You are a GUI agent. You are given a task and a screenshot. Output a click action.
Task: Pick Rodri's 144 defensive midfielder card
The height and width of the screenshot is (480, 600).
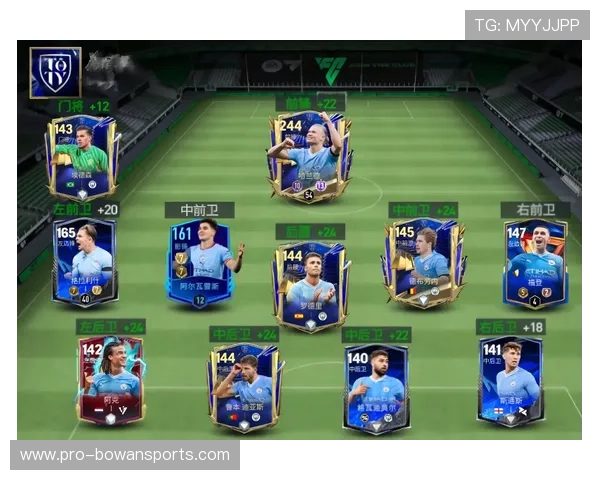tap(310, 284)
